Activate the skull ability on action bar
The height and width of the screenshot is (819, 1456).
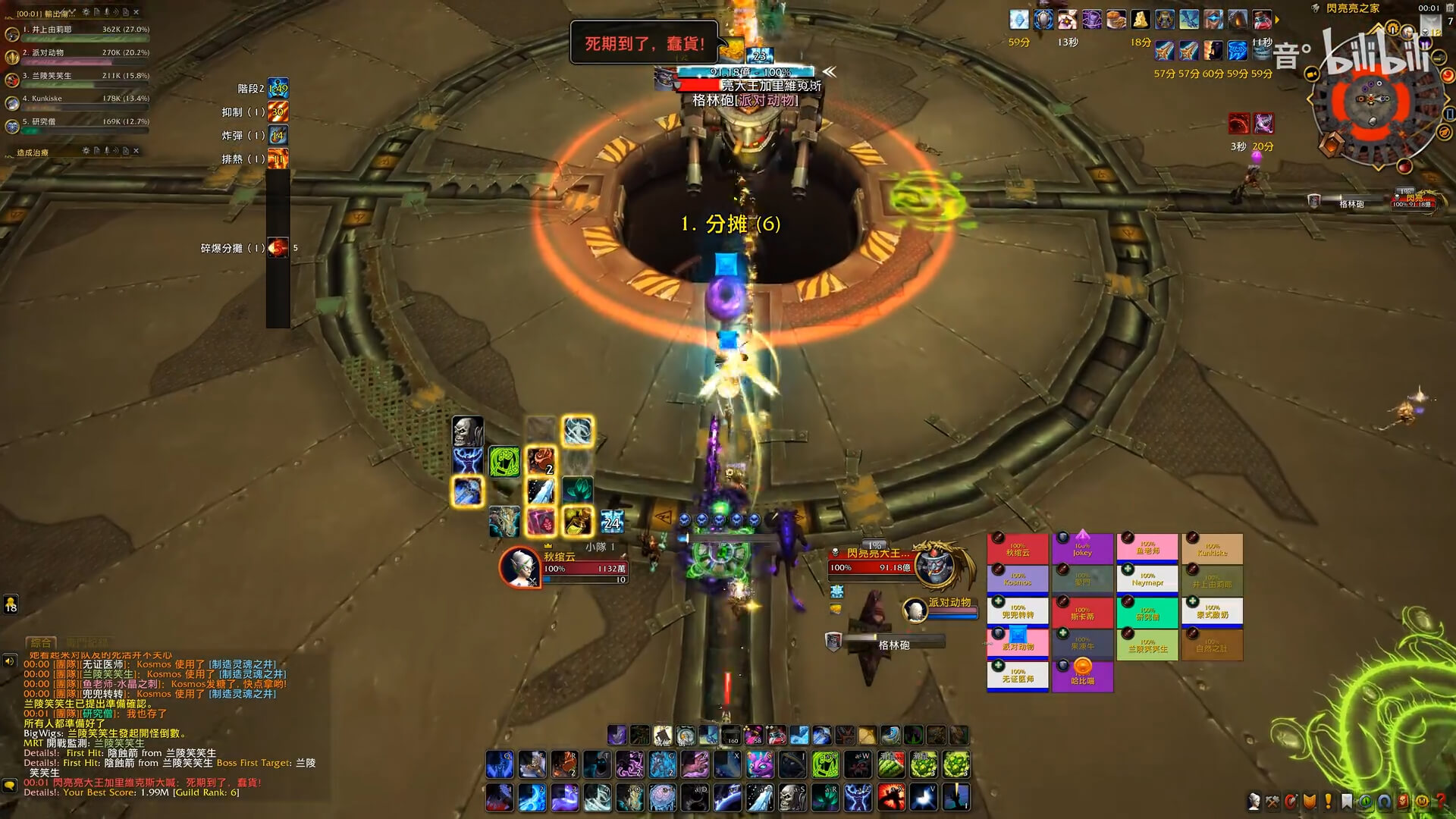[x=792, y=798]
